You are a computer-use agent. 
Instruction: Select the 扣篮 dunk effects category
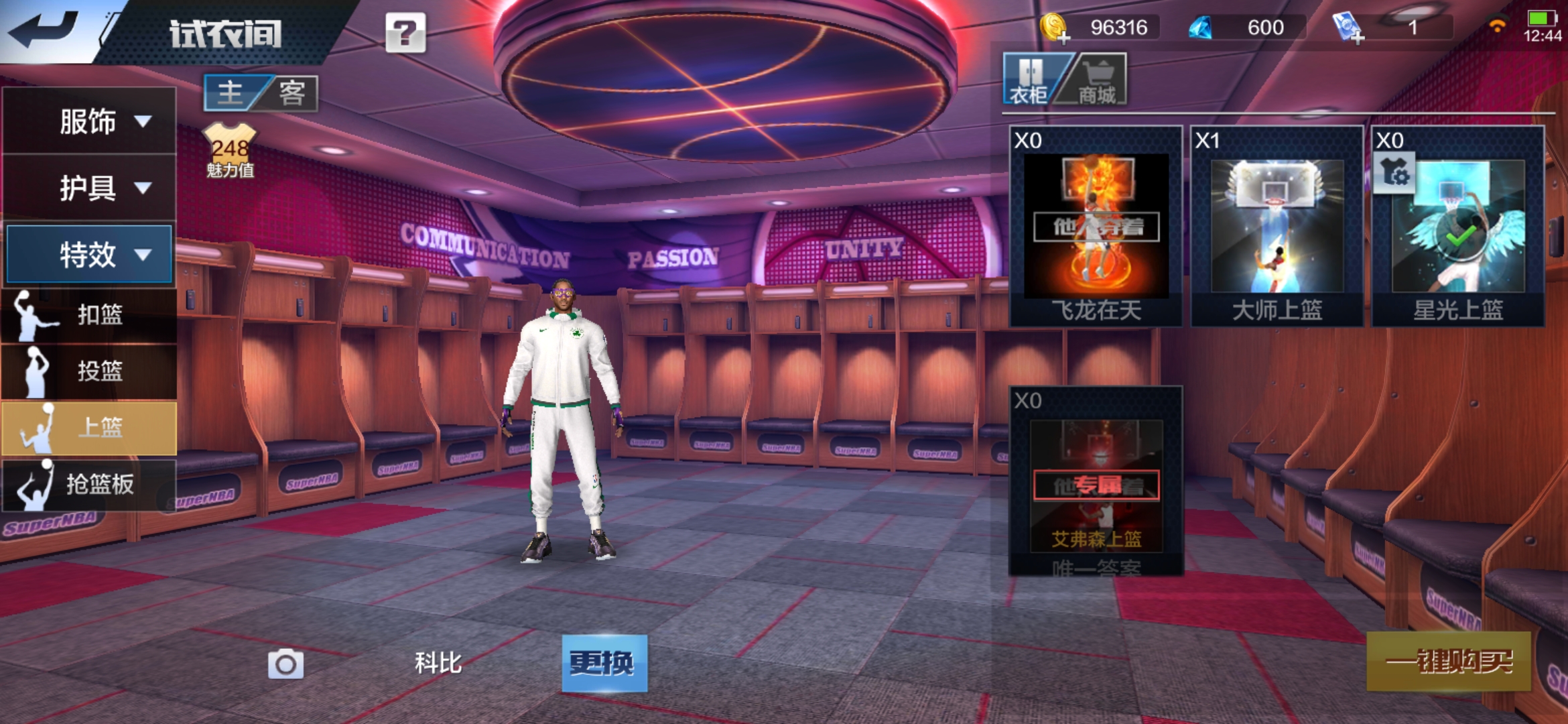(x=89, y=314)
